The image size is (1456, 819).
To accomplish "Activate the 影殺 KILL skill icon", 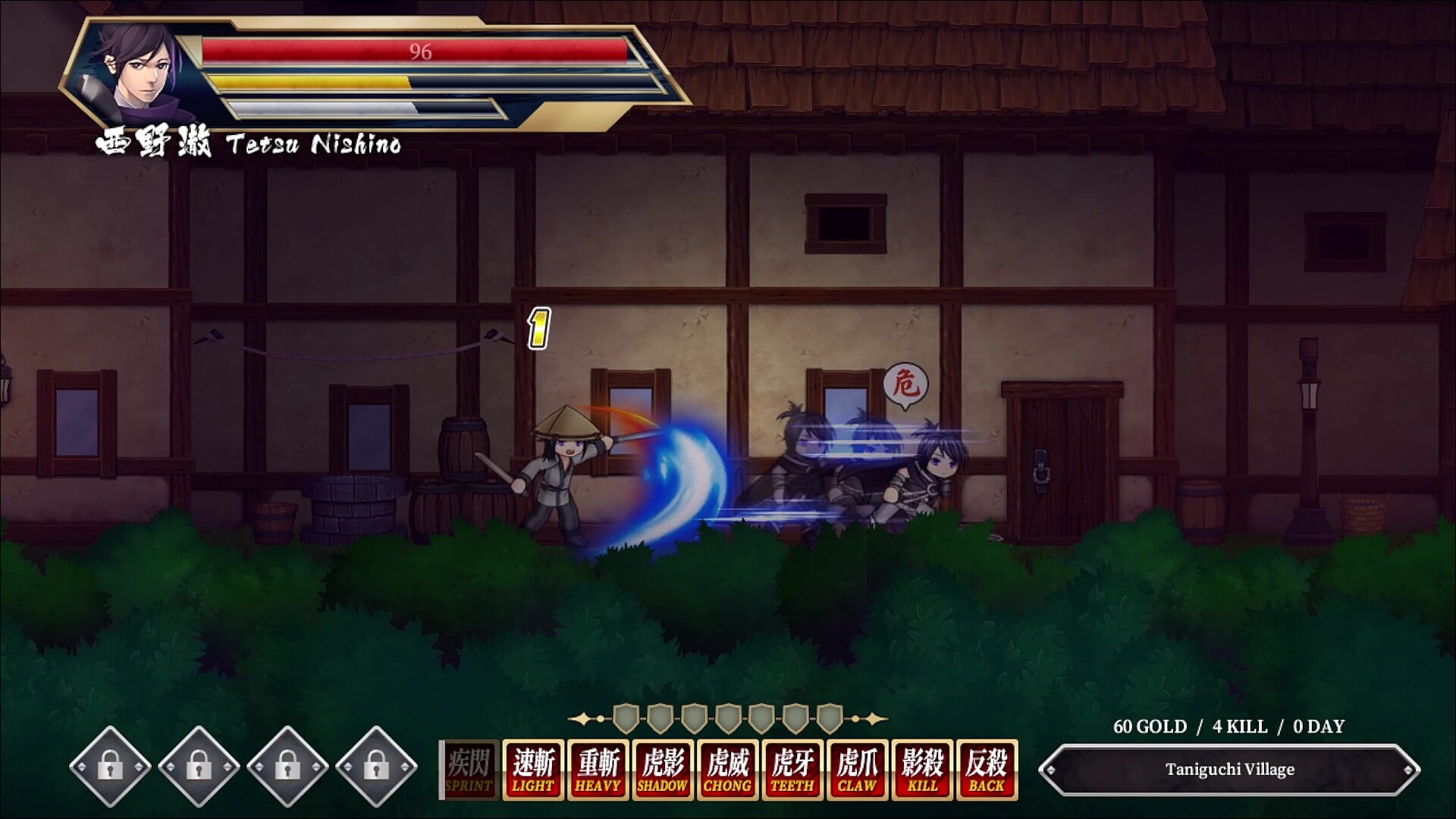I will tap(923, 771).
